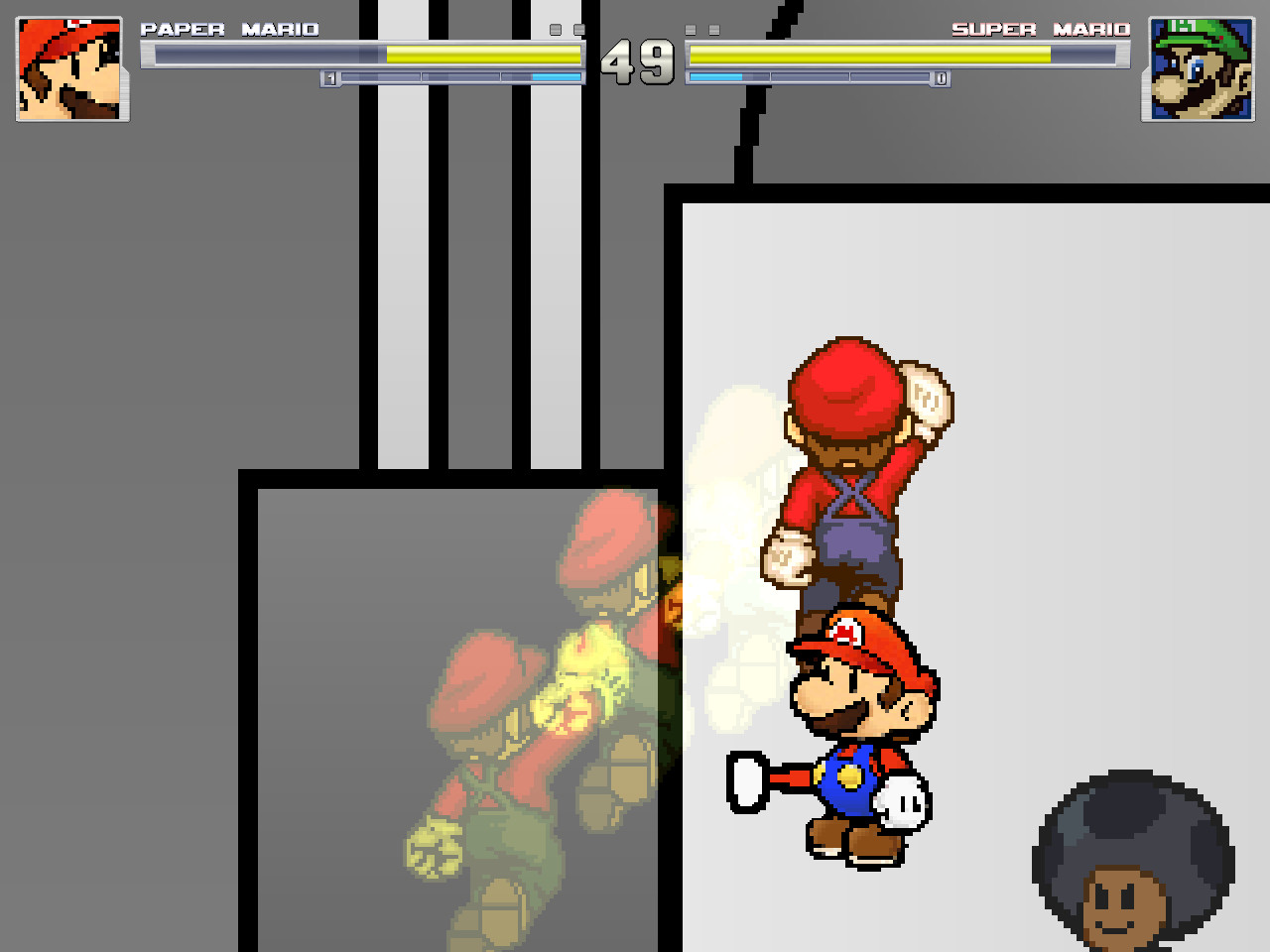Select the SUPER MARIO name label
Screen dimensions: 1270x952
(1040, 29)
